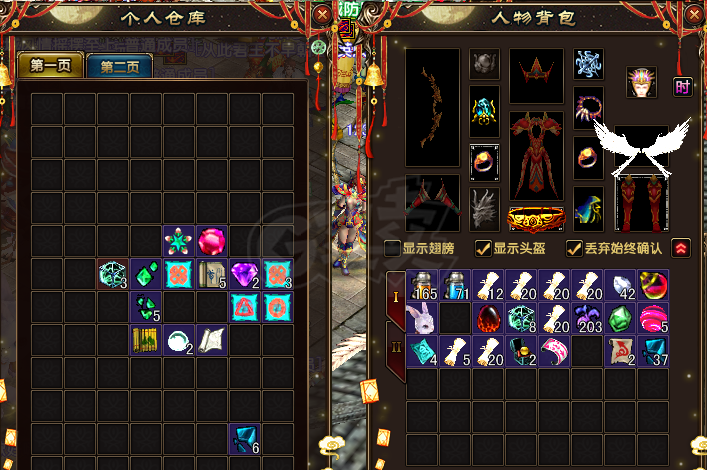
Task: Pick the purple diamond in warehouse
Action: click(245, 274)
